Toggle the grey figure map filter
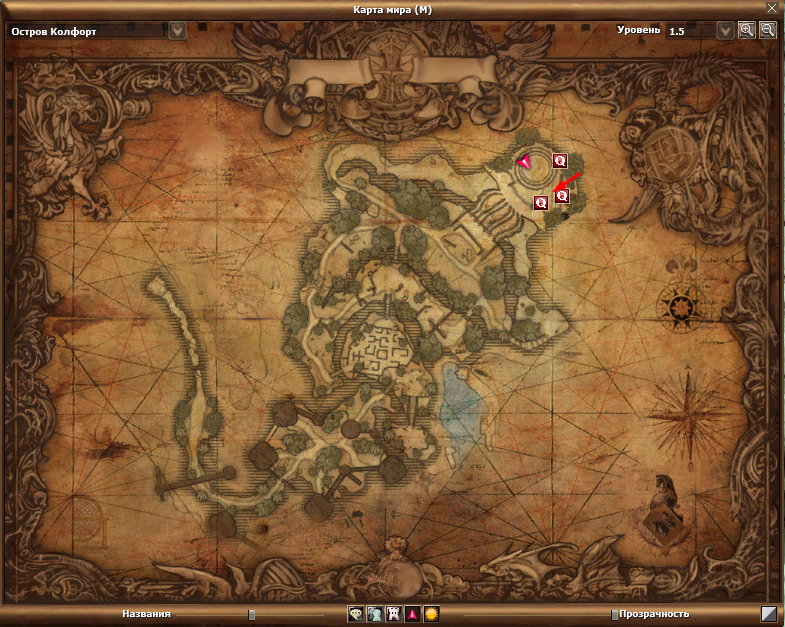This screenshot has height=627, width=785. click(374, 613)
